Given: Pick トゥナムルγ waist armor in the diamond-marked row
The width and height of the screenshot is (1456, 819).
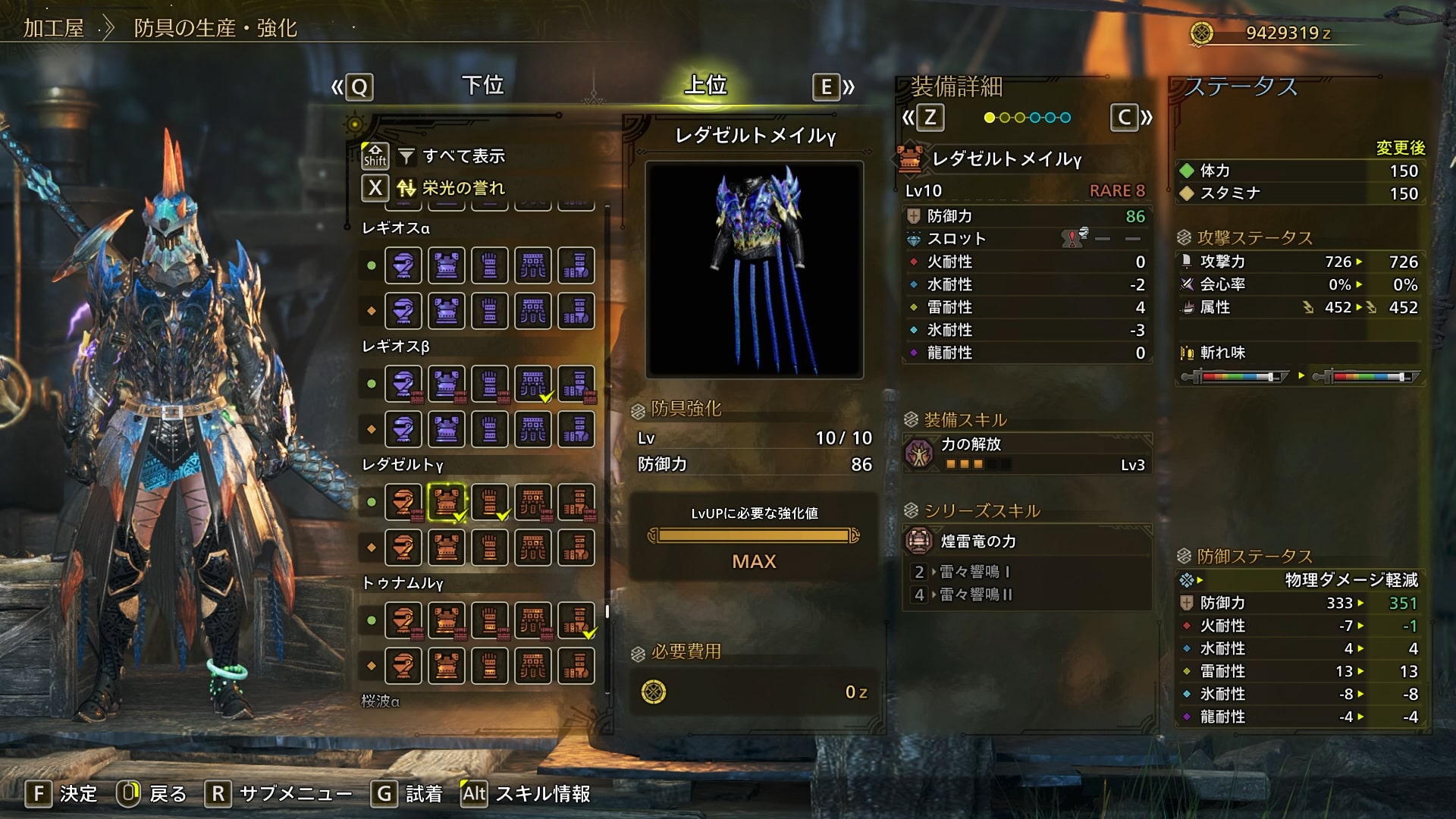Looking at the screenshot, I should (x=533, y=666).
